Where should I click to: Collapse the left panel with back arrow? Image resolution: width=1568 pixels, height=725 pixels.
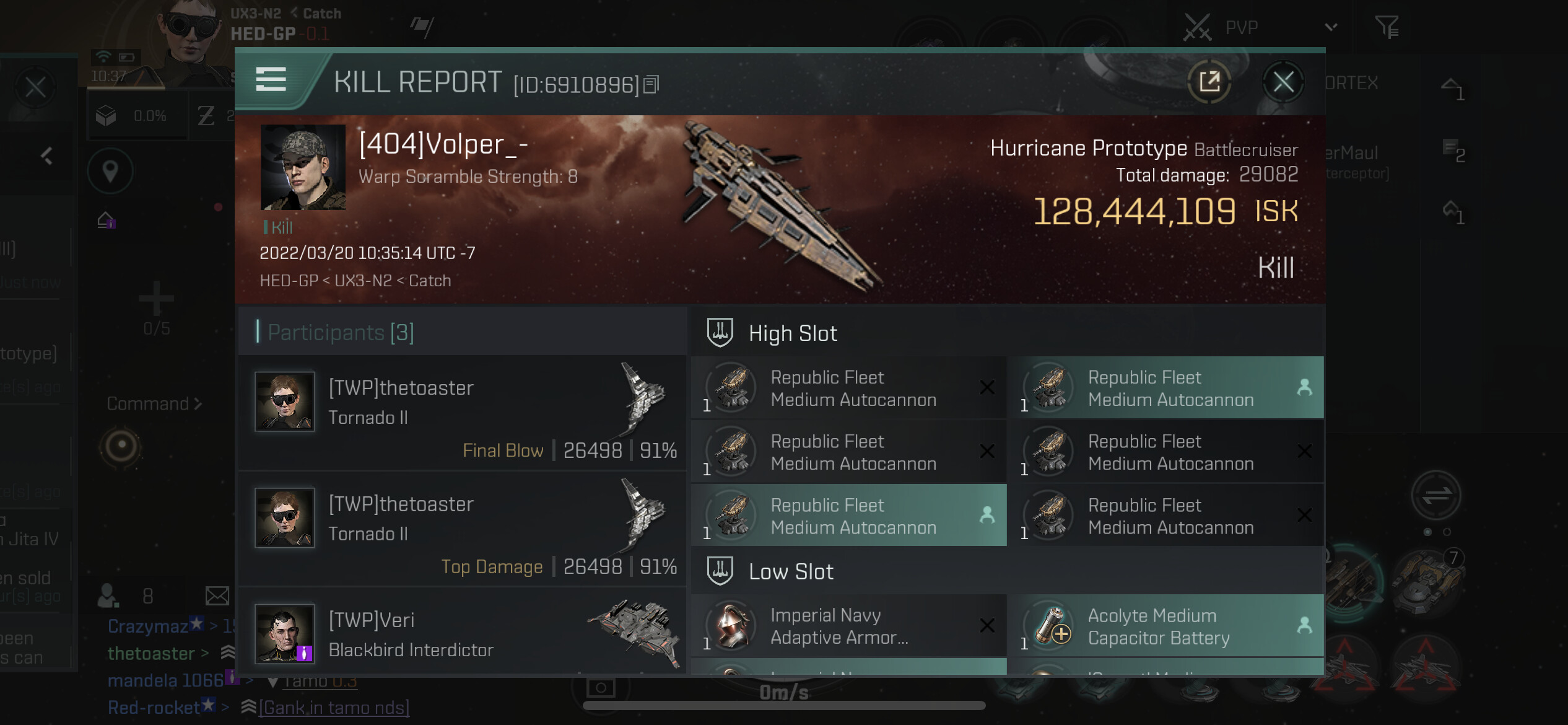click(x=47, y=156)
